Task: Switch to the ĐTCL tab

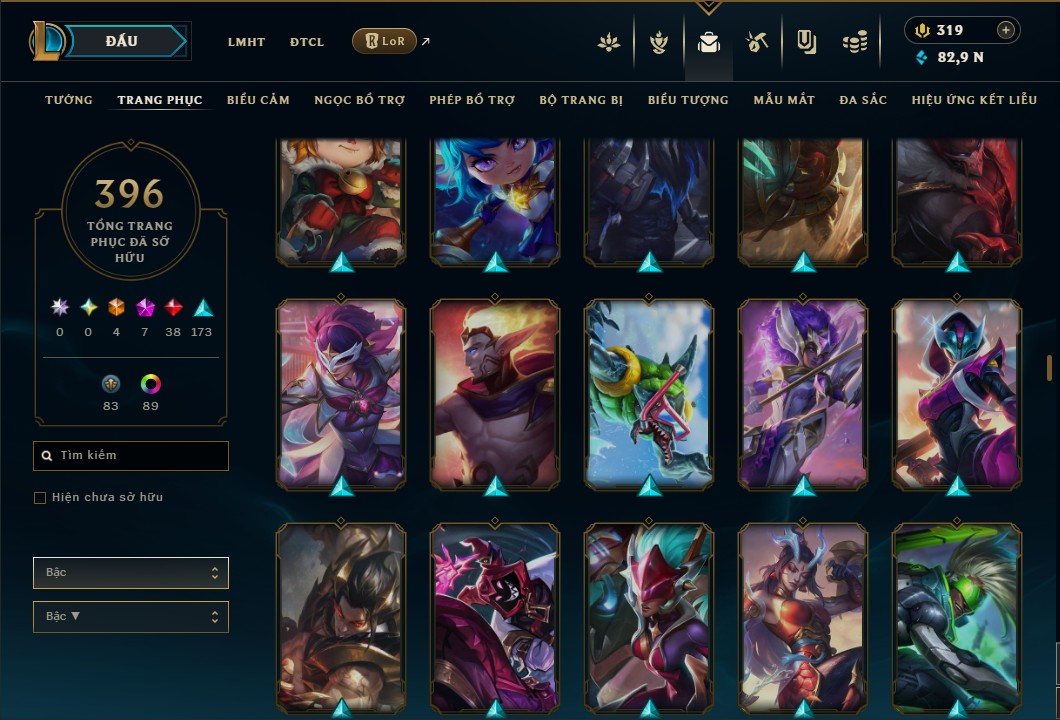Action: click(307, 42)
